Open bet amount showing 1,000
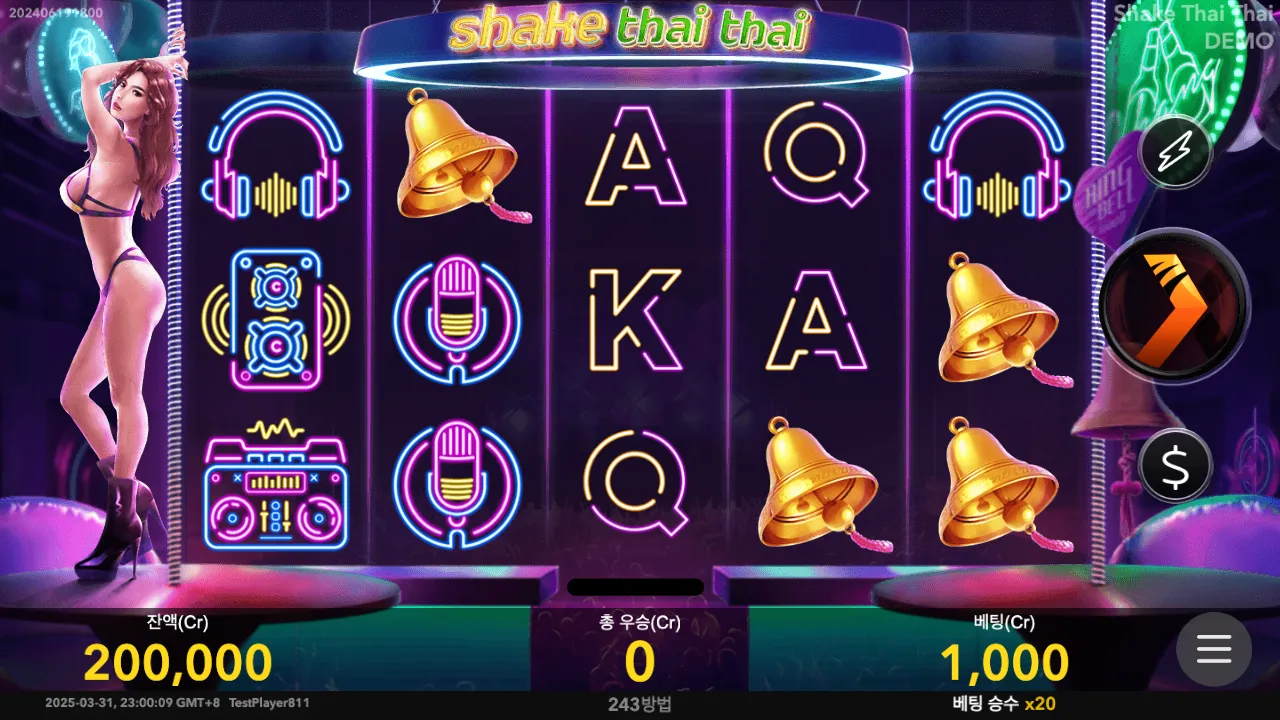 click(1005, 660)
